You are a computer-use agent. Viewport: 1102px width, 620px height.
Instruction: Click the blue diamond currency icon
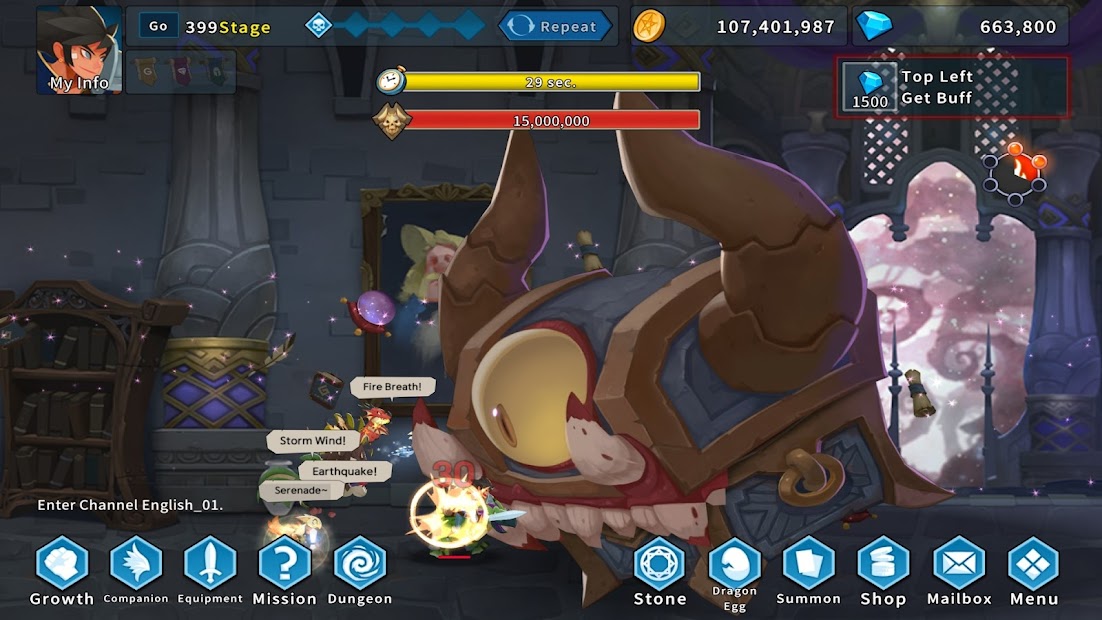[874, 26]
